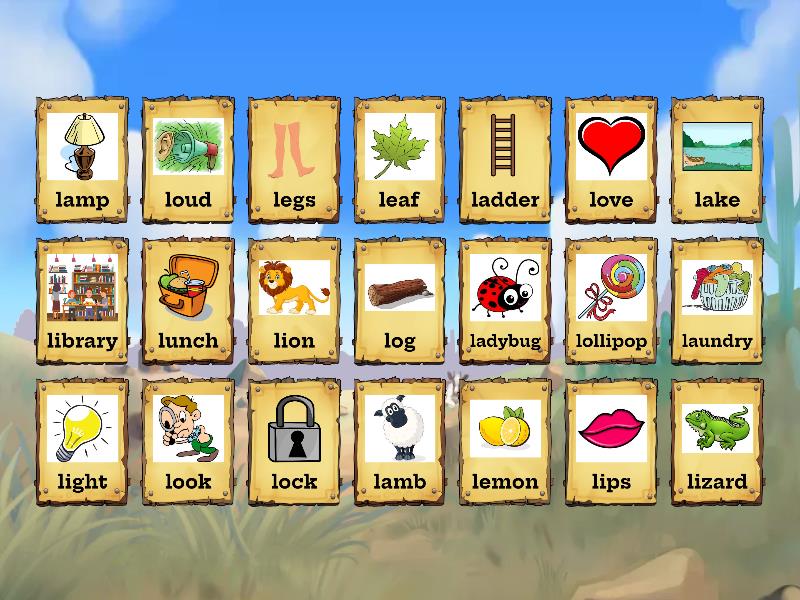
Task: Tap the lake card
Action: (x=717, y=160)
